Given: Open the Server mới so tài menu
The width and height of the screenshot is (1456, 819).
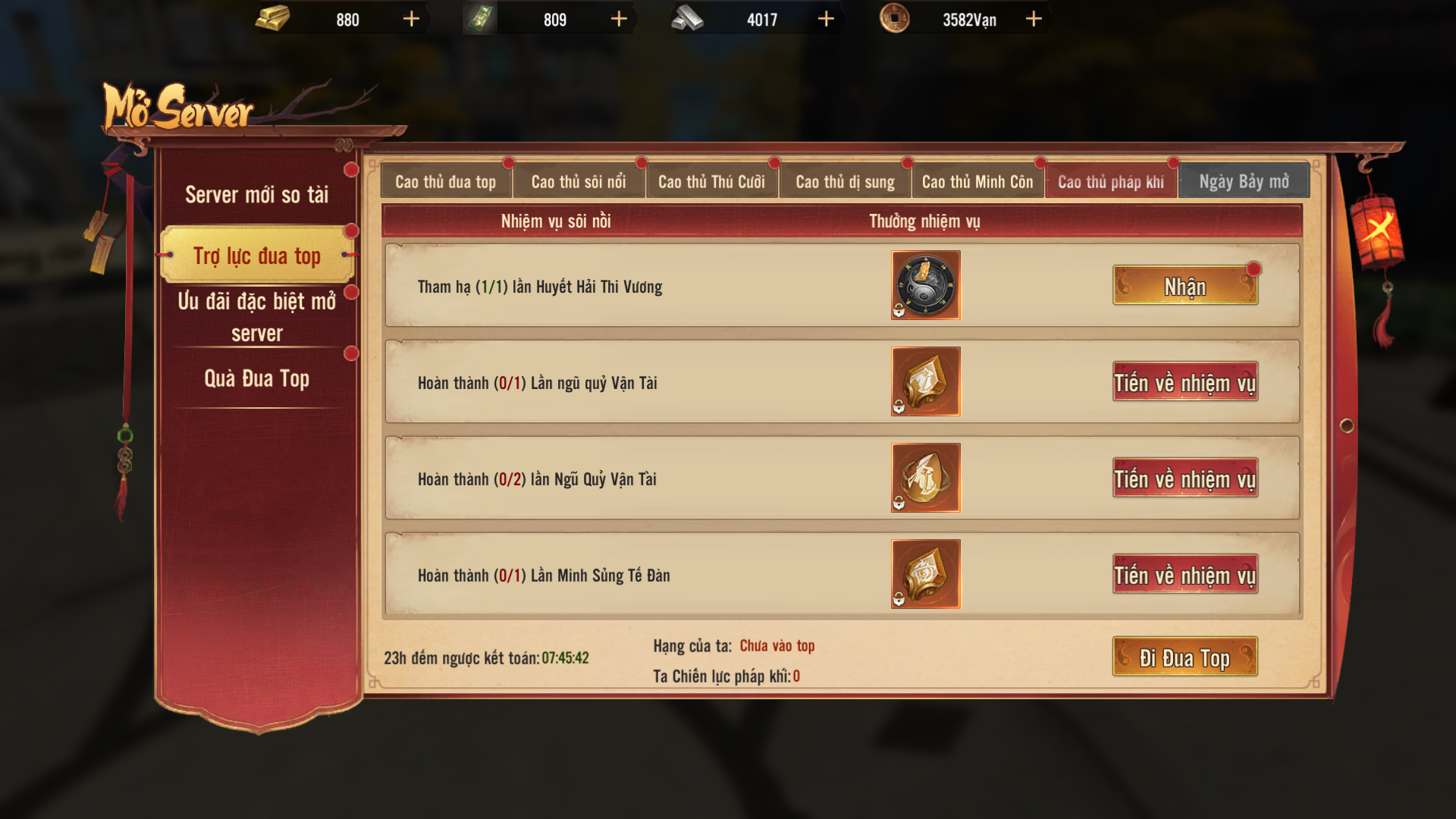Looking at the screenshot, I should coord(257,195).
